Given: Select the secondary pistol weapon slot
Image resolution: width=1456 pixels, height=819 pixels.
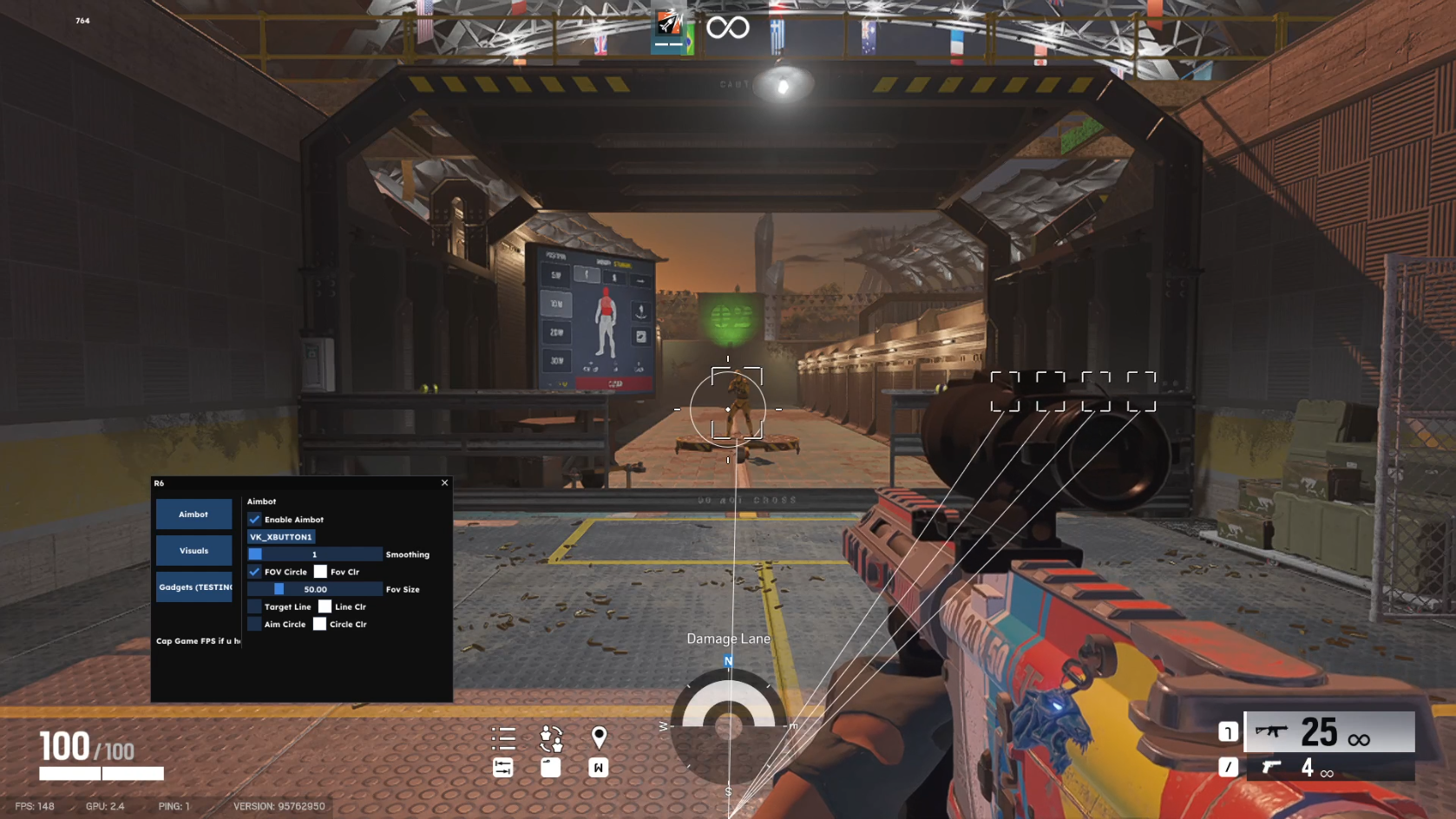Looking at the screenshot, I should (x=1329, y=767).
